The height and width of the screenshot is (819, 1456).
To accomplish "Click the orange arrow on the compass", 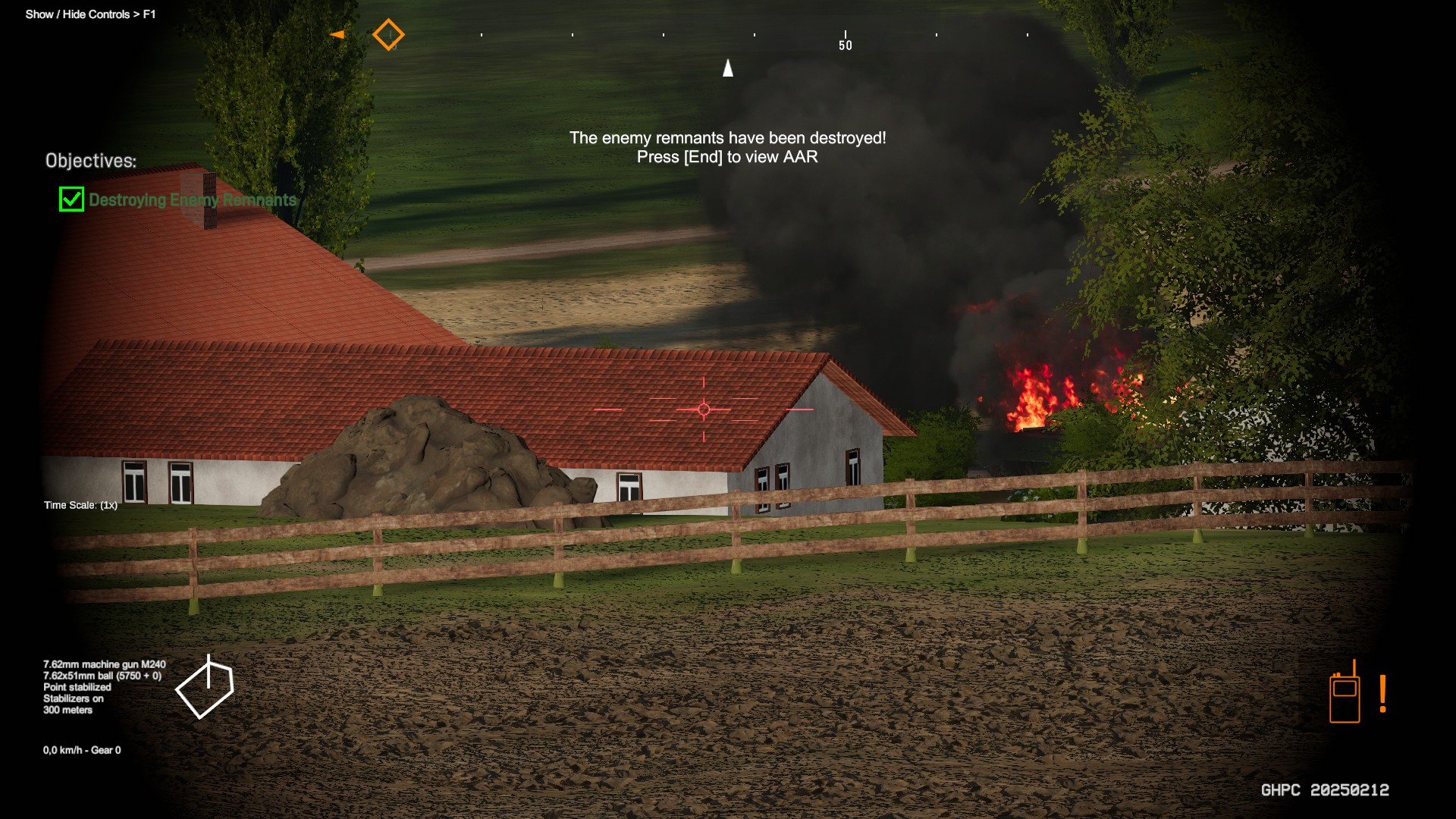I will [x=337, y=34].
